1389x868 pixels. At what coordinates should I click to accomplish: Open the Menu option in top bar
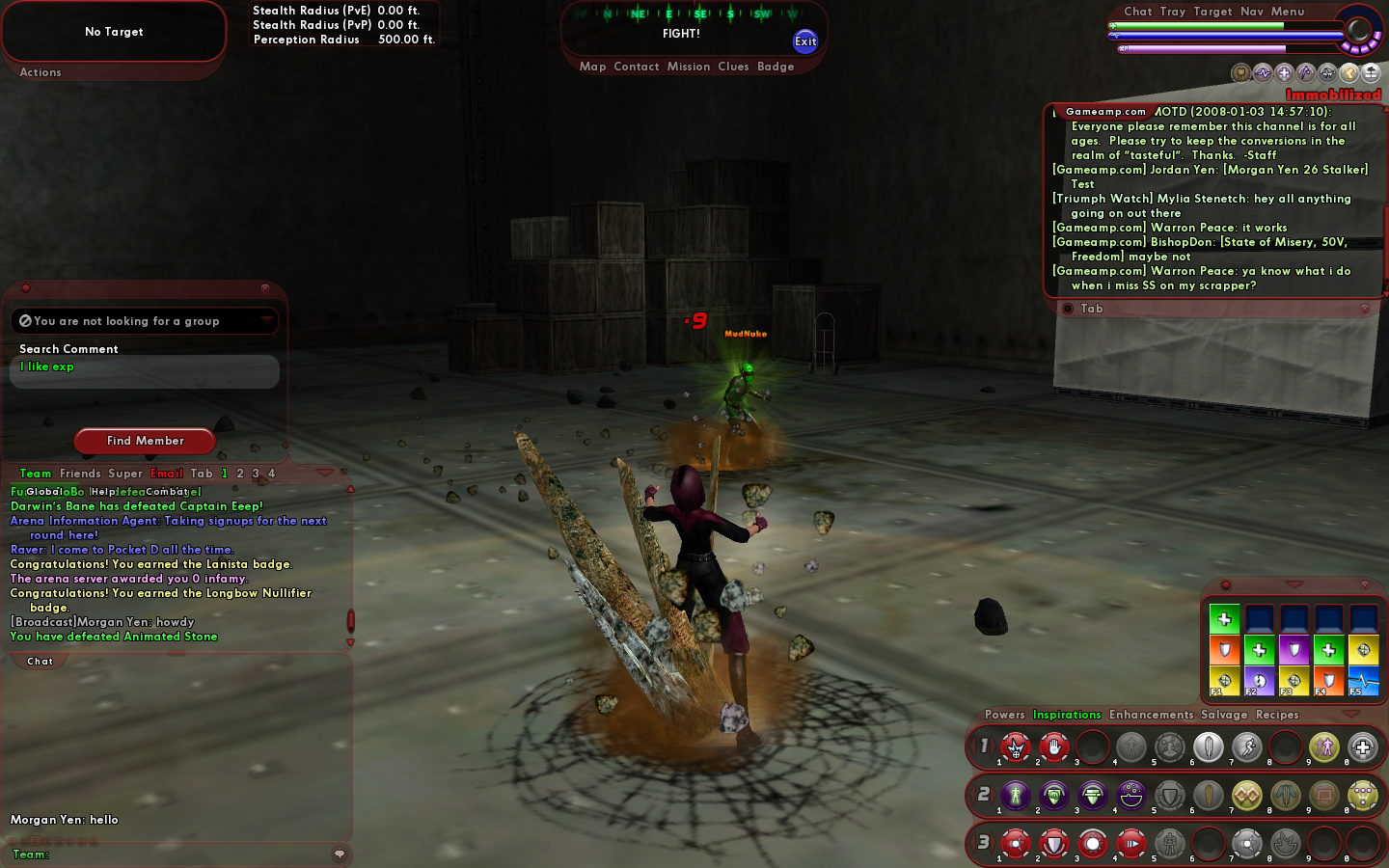coord(1288,12)
